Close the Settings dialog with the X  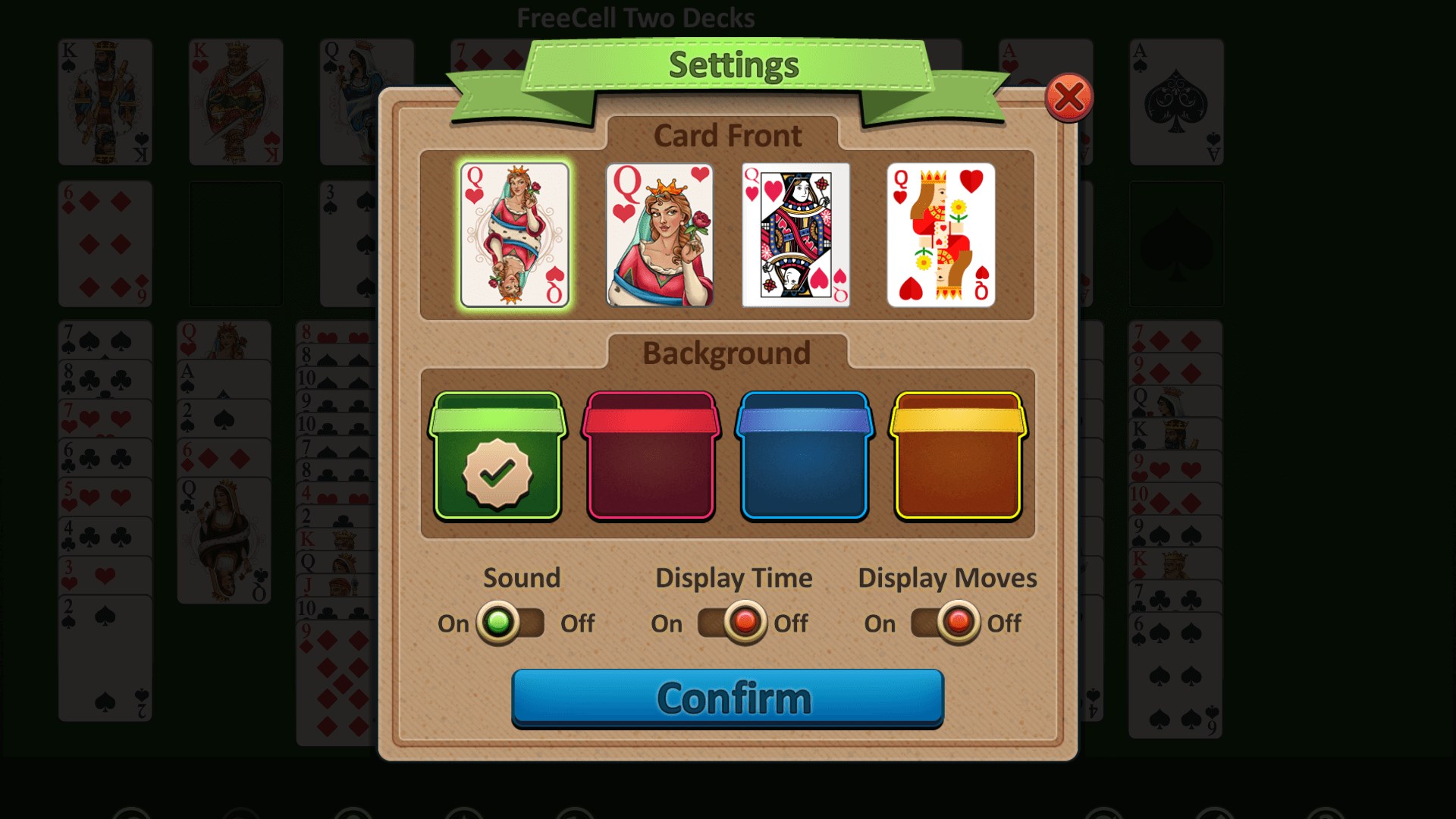click(1068, 97)
